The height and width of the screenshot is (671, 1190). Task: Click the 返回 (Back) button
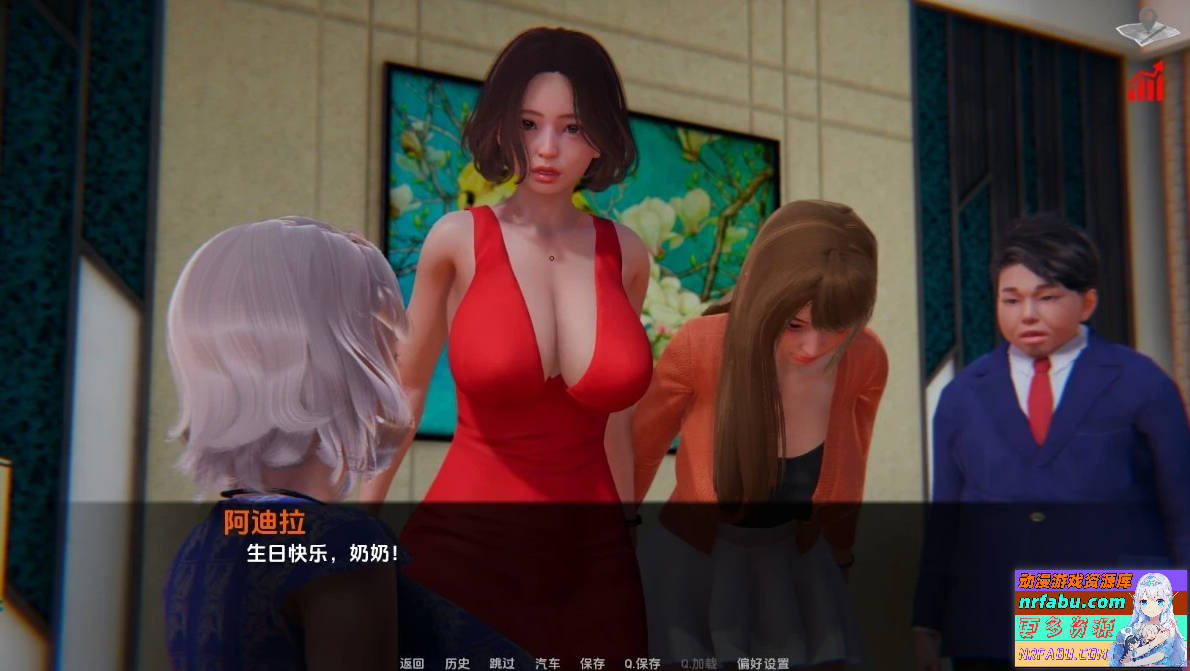(412, 663)
